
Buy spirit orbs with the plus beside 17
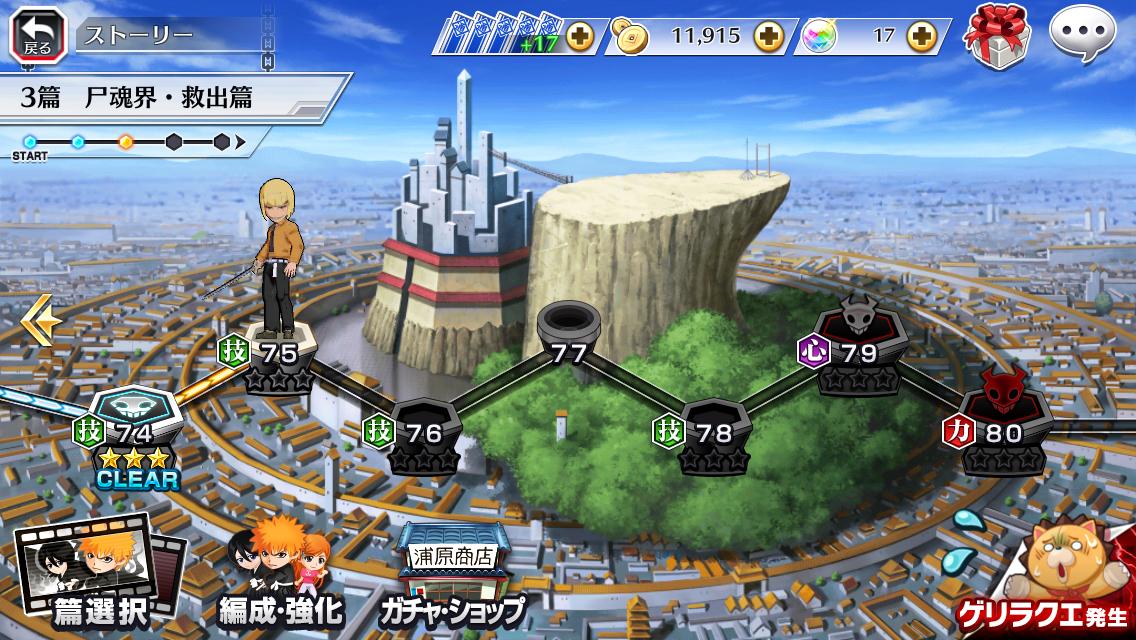(x=920, y=37)
